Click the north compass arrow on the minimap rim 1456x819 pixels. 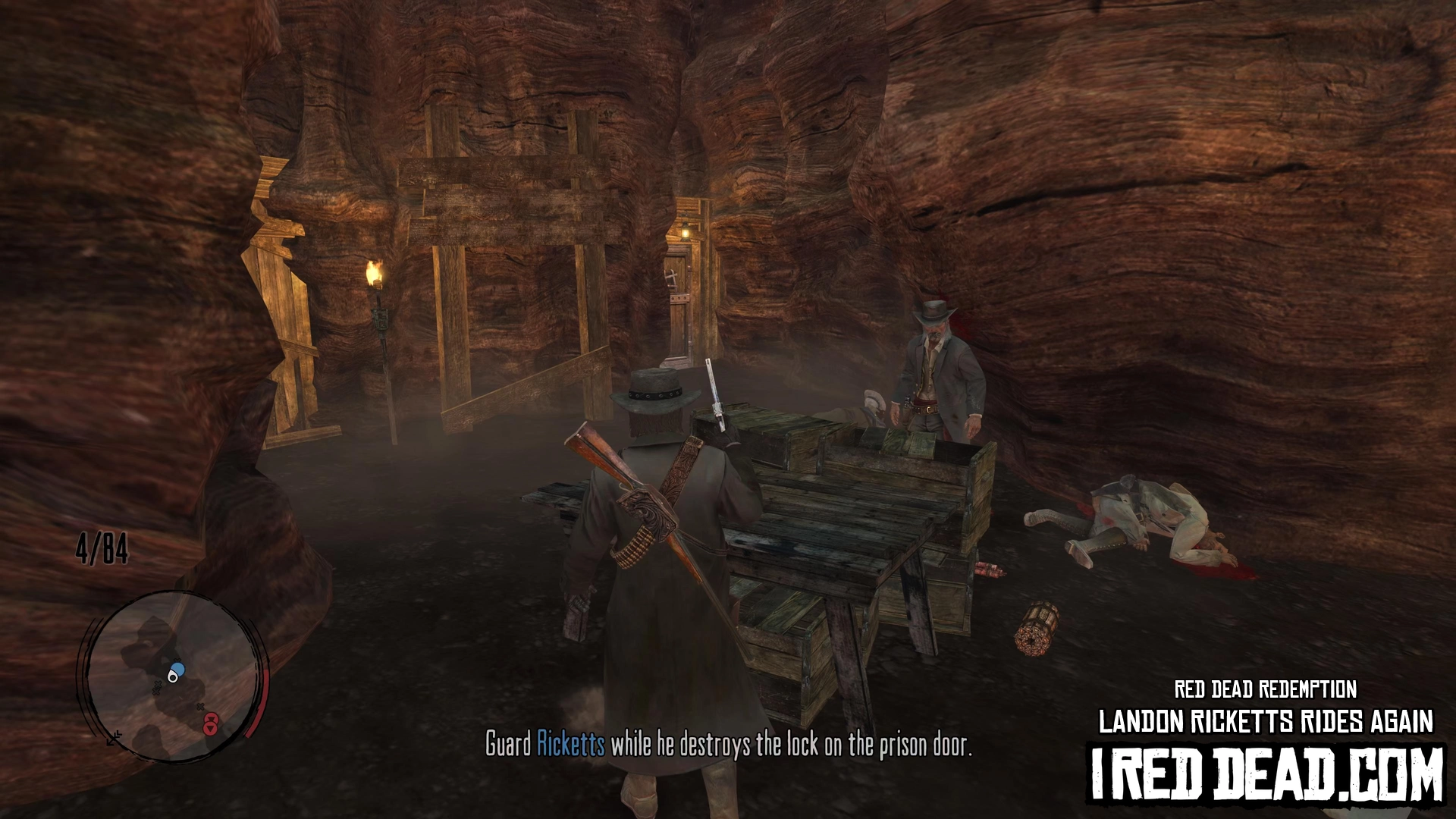112,737
